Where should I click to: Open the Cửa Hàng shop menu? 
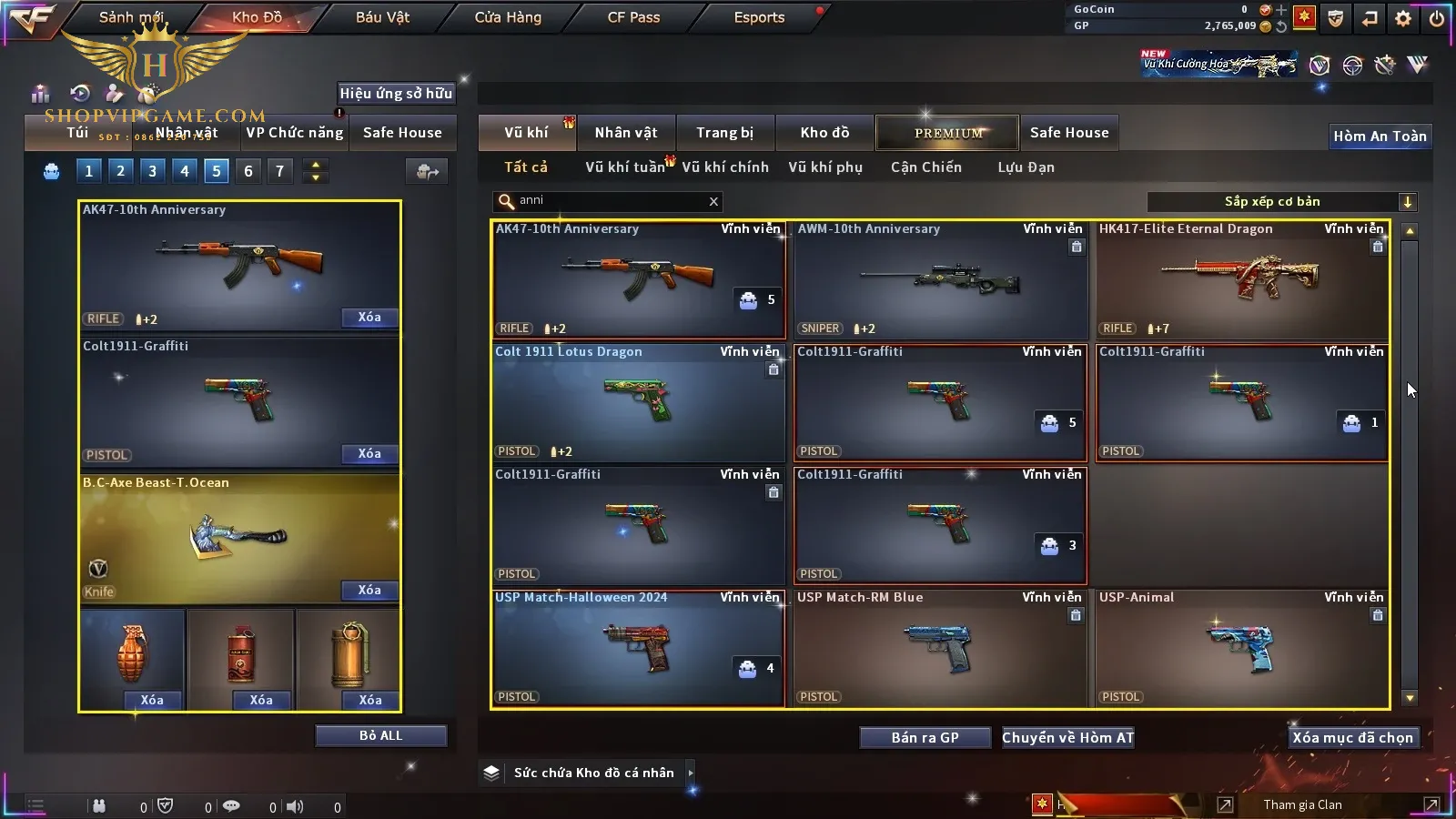point(508,17)
